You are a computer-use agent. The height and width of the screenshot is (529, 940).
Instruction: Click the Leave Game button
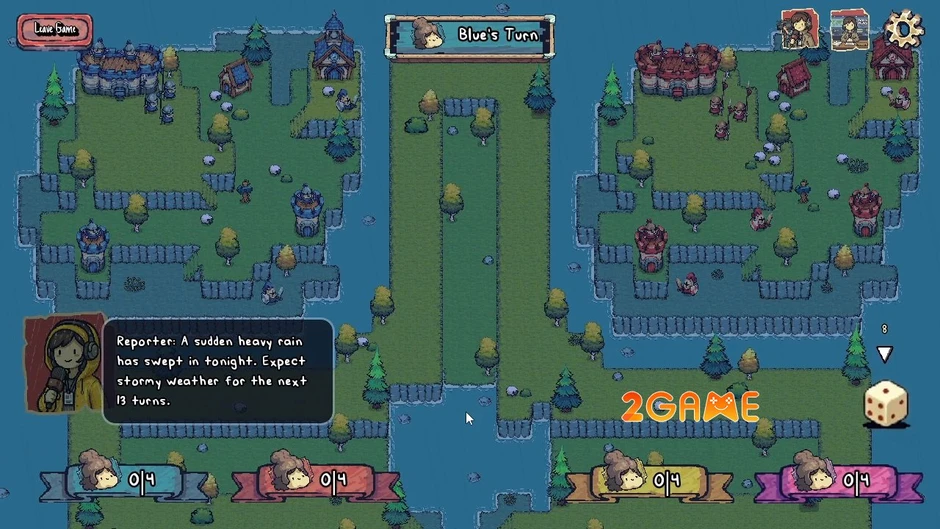[55, 29]
